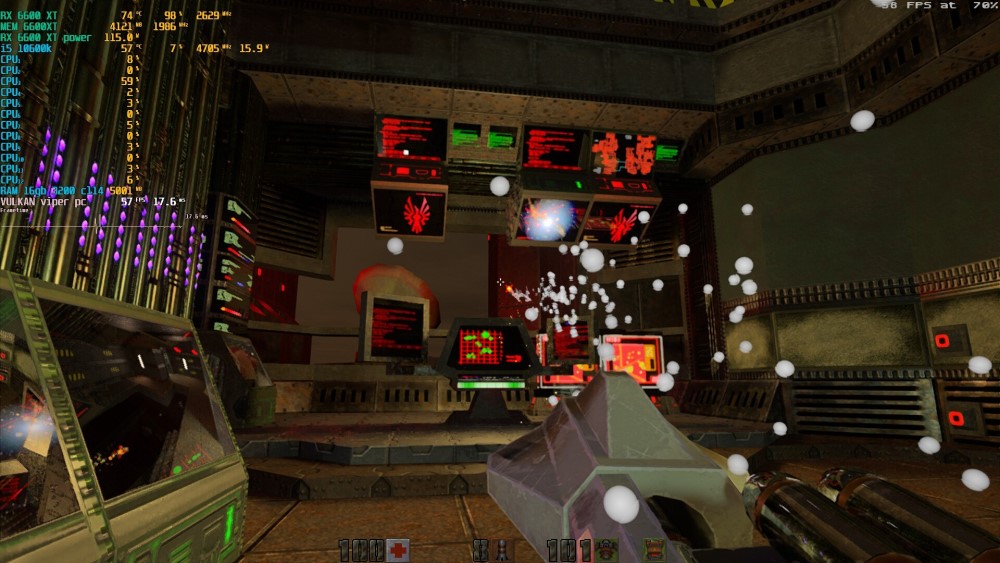The width and height of the screenshot is (1000, 563).
Task: Click the red cross health icon
Action: (398, 550)
